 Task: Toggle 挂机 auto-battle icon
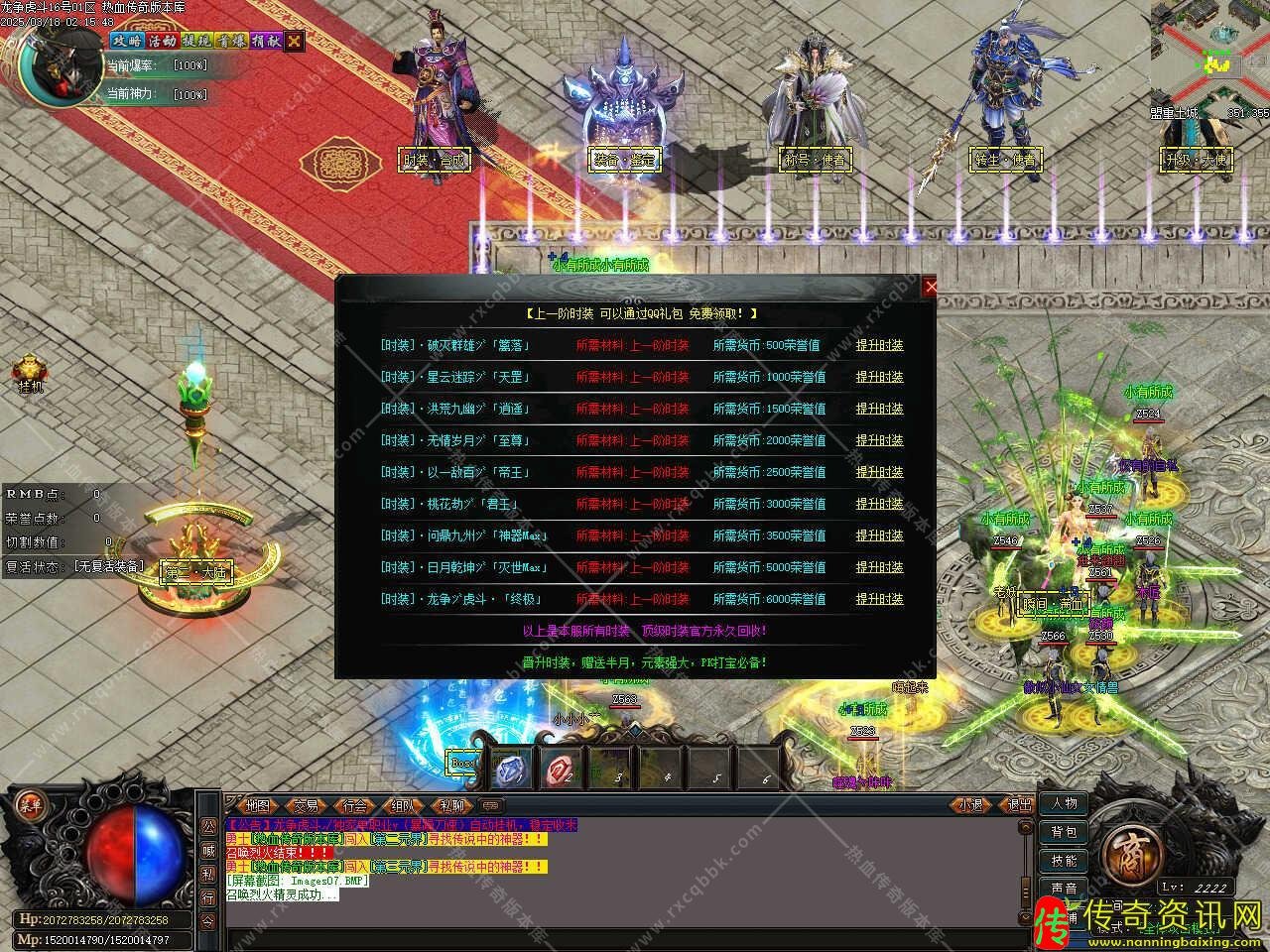pyautogui.click(x=31, y=371)
